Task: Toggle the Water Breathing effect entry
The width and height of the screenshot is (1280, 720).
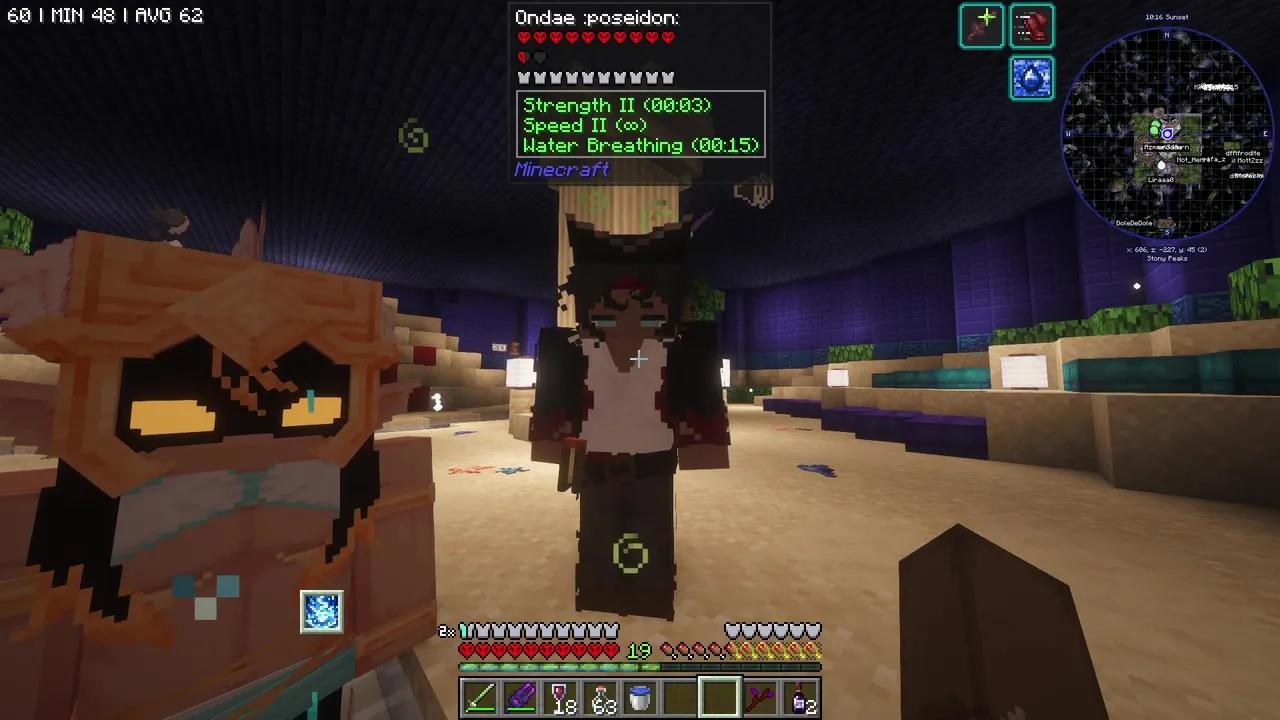Action: click(x=640, y=145)
